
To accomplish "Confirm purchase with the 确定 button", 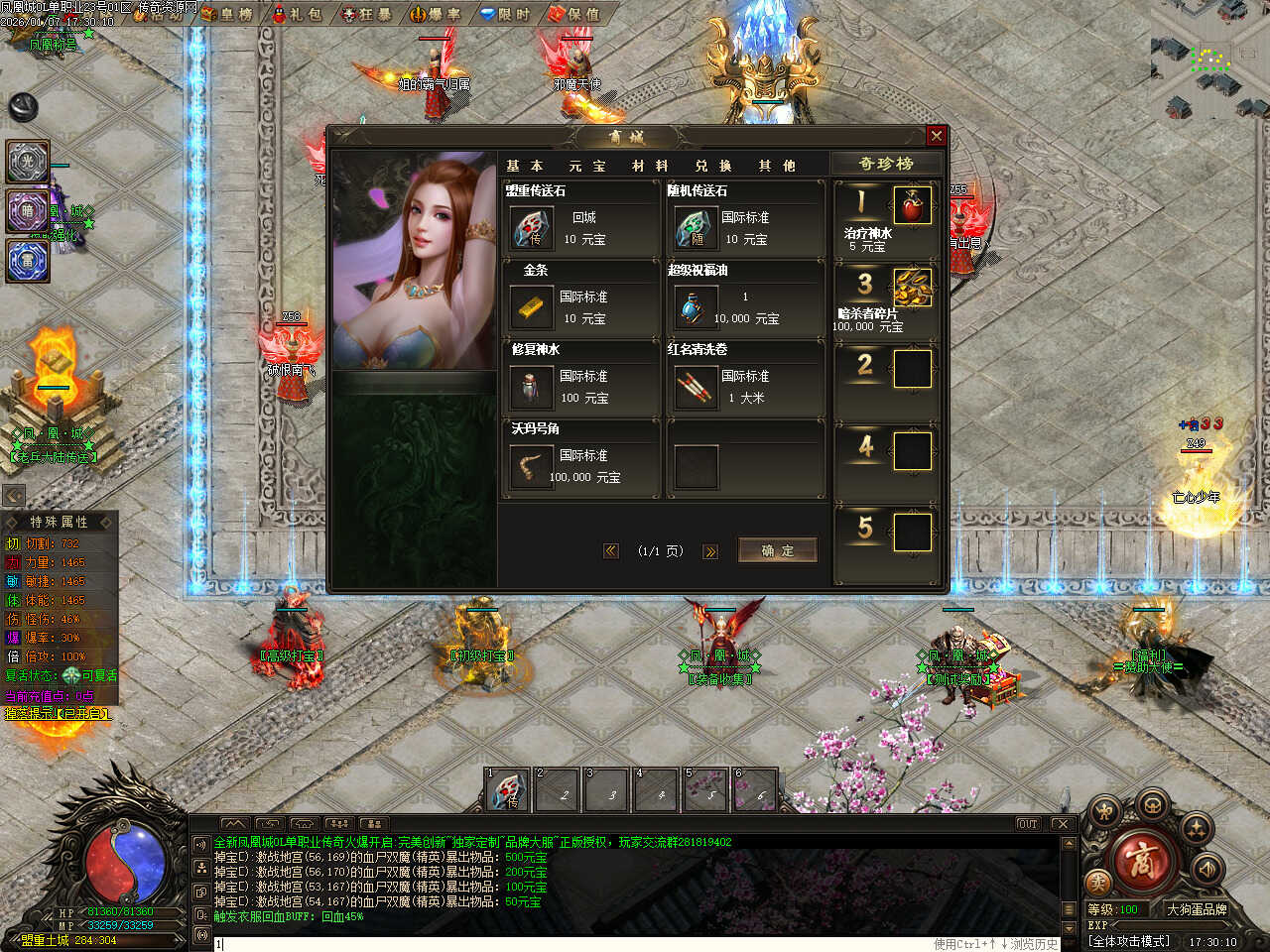I will pos(777,550).
